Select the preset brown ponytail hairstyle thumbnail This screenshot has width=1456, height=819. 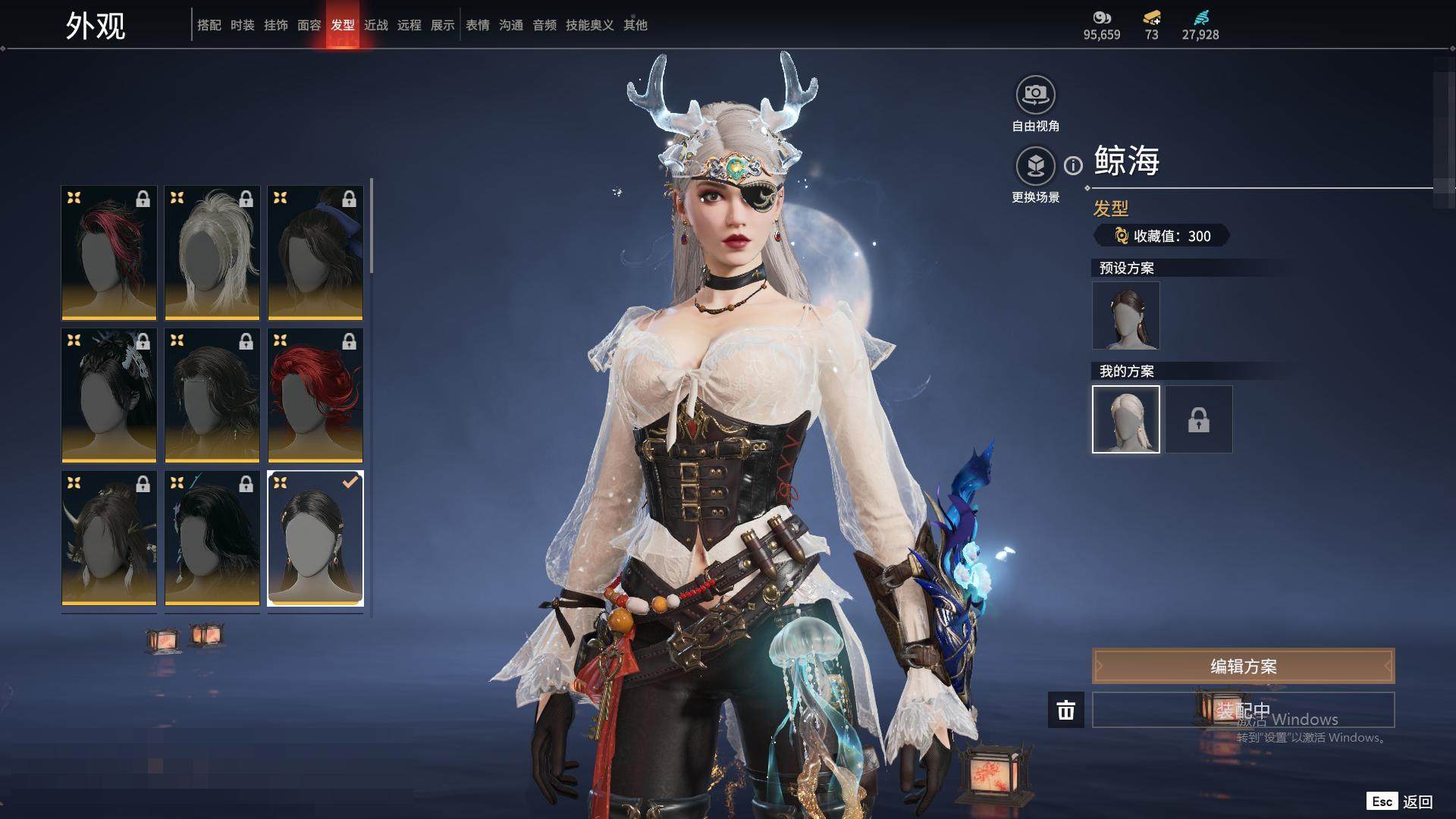tap(1125, 315)
